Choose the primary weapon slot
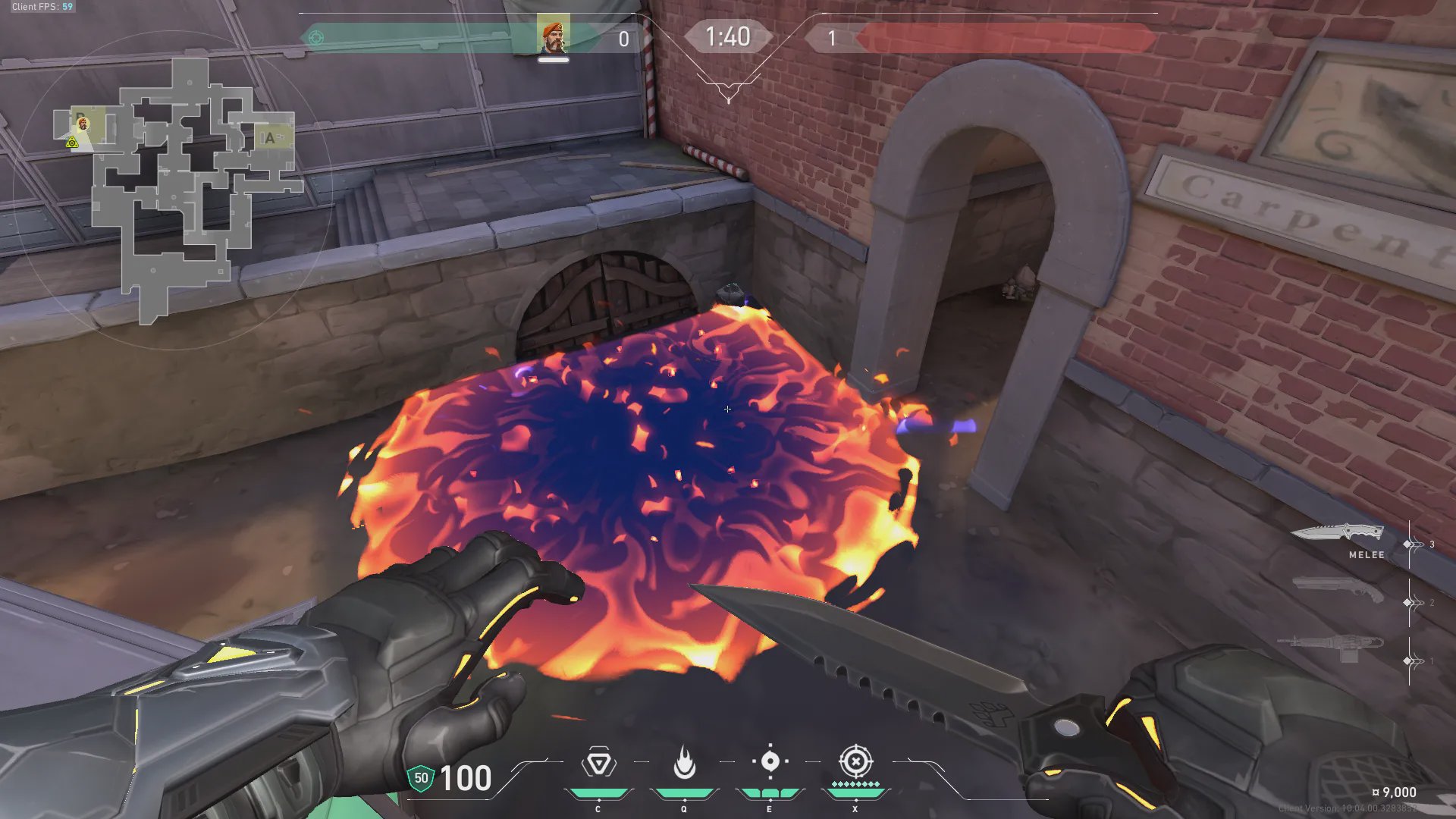 [1331, 647]
